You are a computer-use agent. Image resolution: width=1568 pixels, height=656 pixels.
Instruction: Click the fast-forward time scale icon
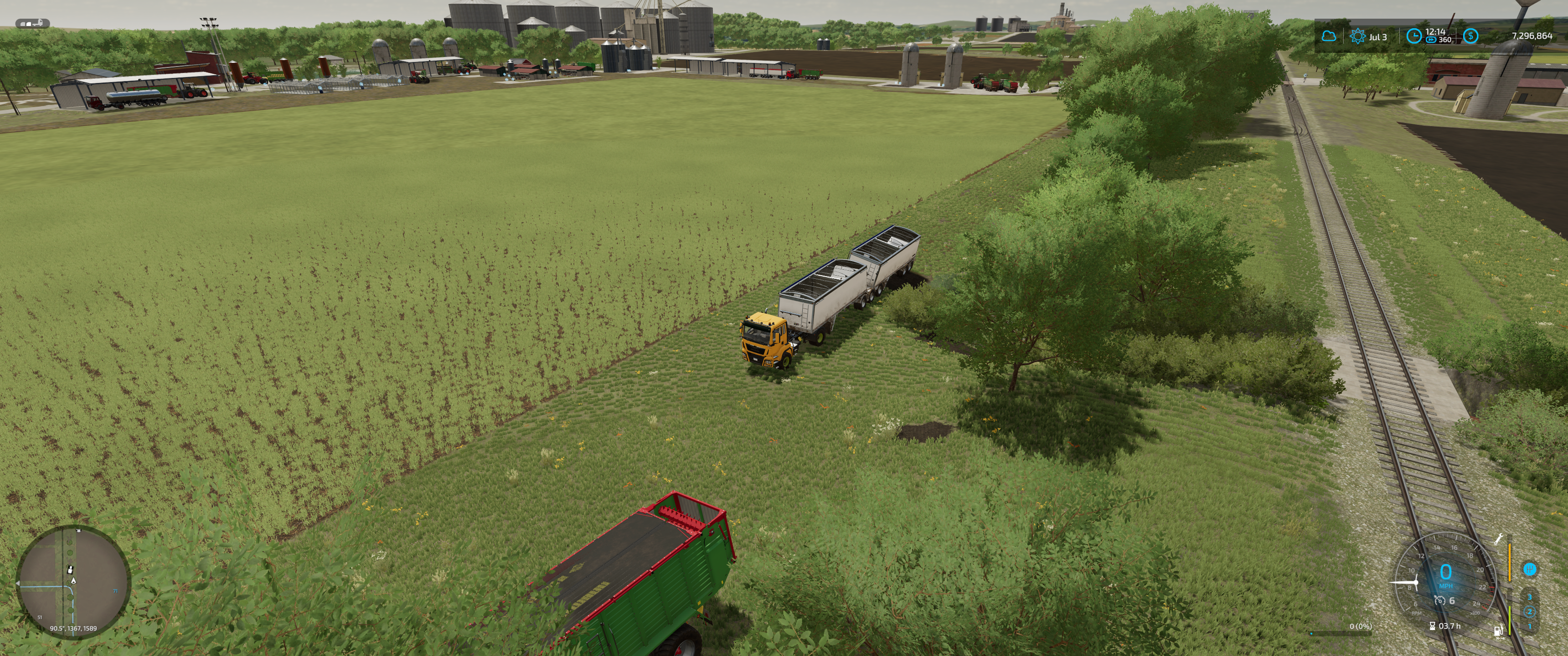click(x=1430, y=40)
